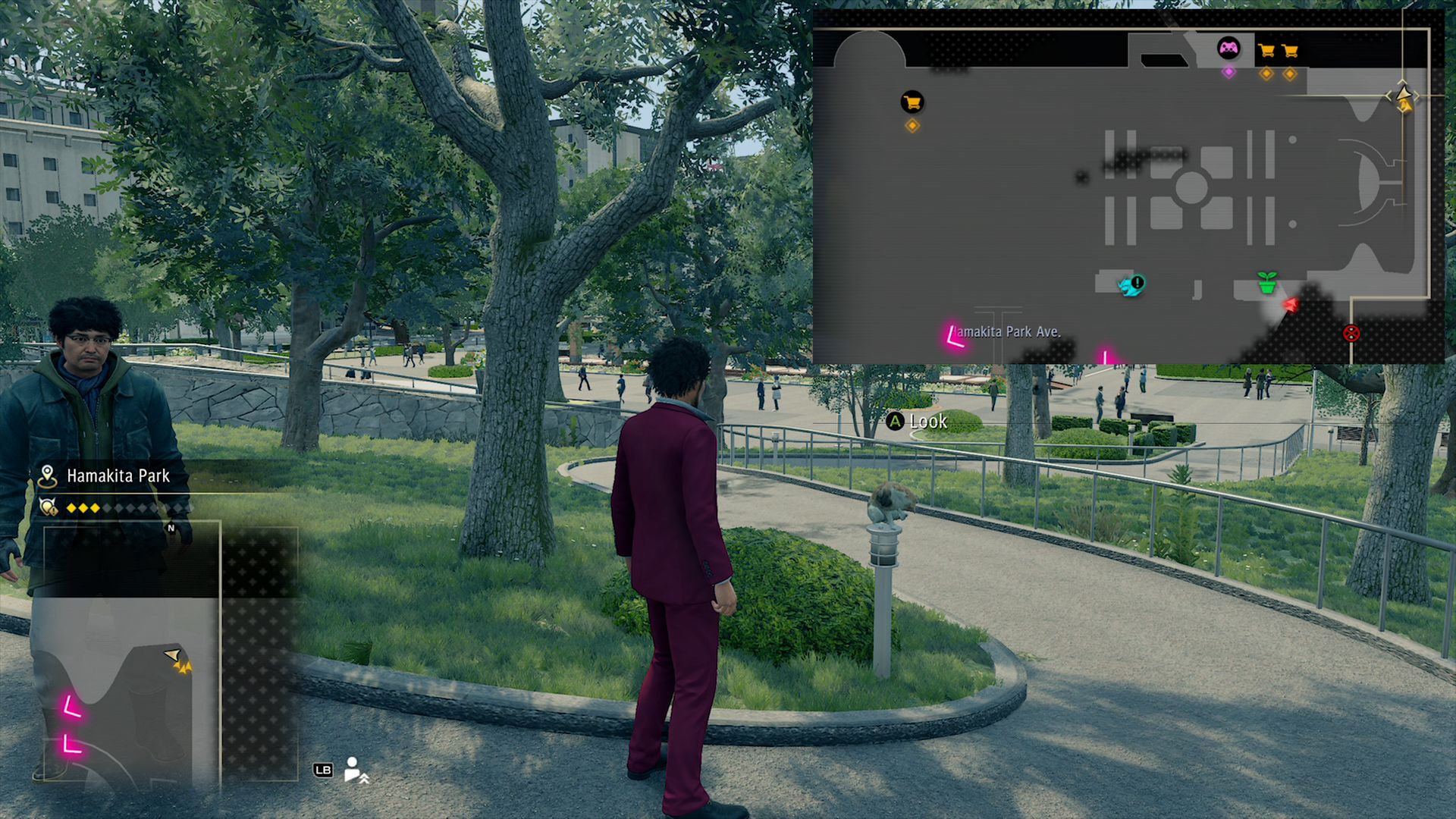The width and height of the screenshot is (1456, 819).
Task: Click the Hamakita Park location pin icon
Action: (x=47, y=476)
